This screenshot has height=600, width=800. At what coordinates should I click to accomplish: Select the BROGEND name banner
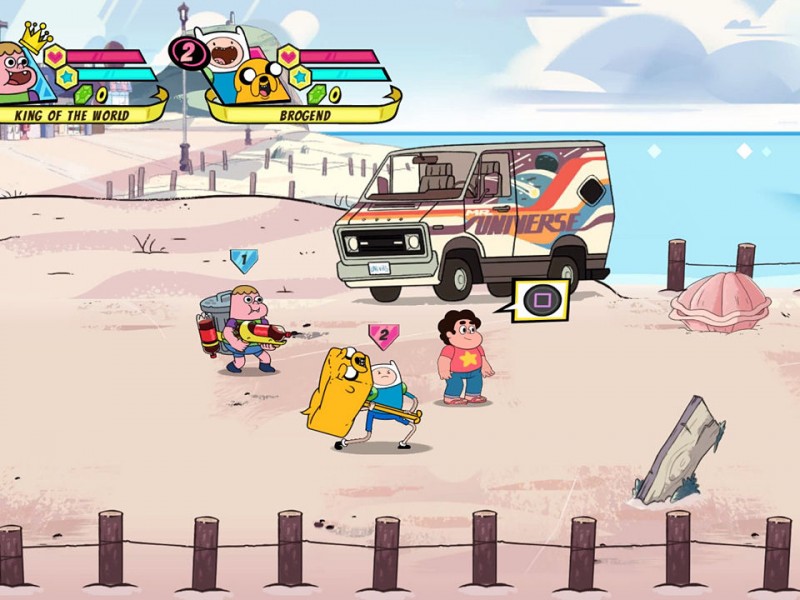[305, 114]
